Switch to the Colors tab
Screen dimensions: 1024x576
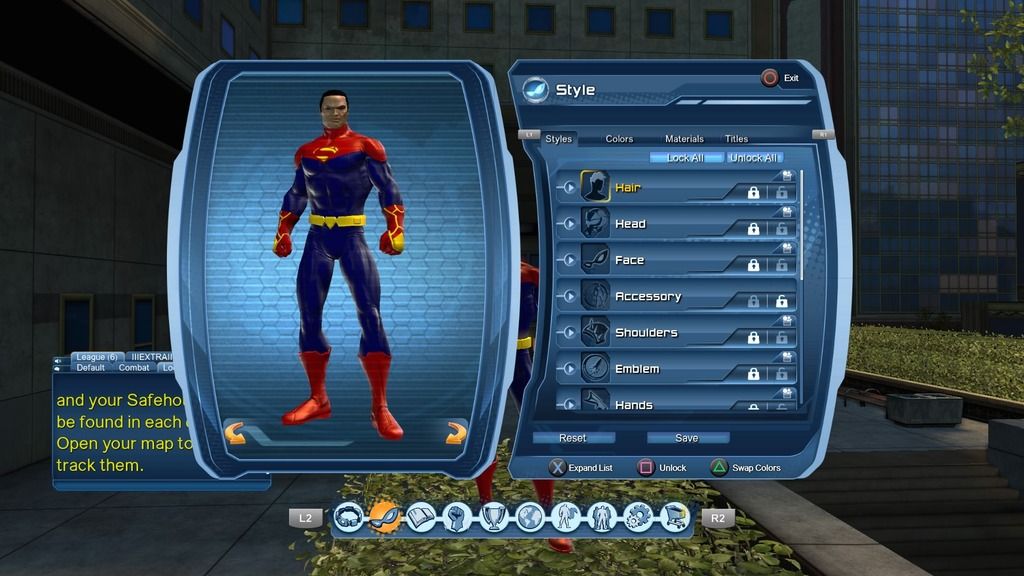click(x=619, y=139)
